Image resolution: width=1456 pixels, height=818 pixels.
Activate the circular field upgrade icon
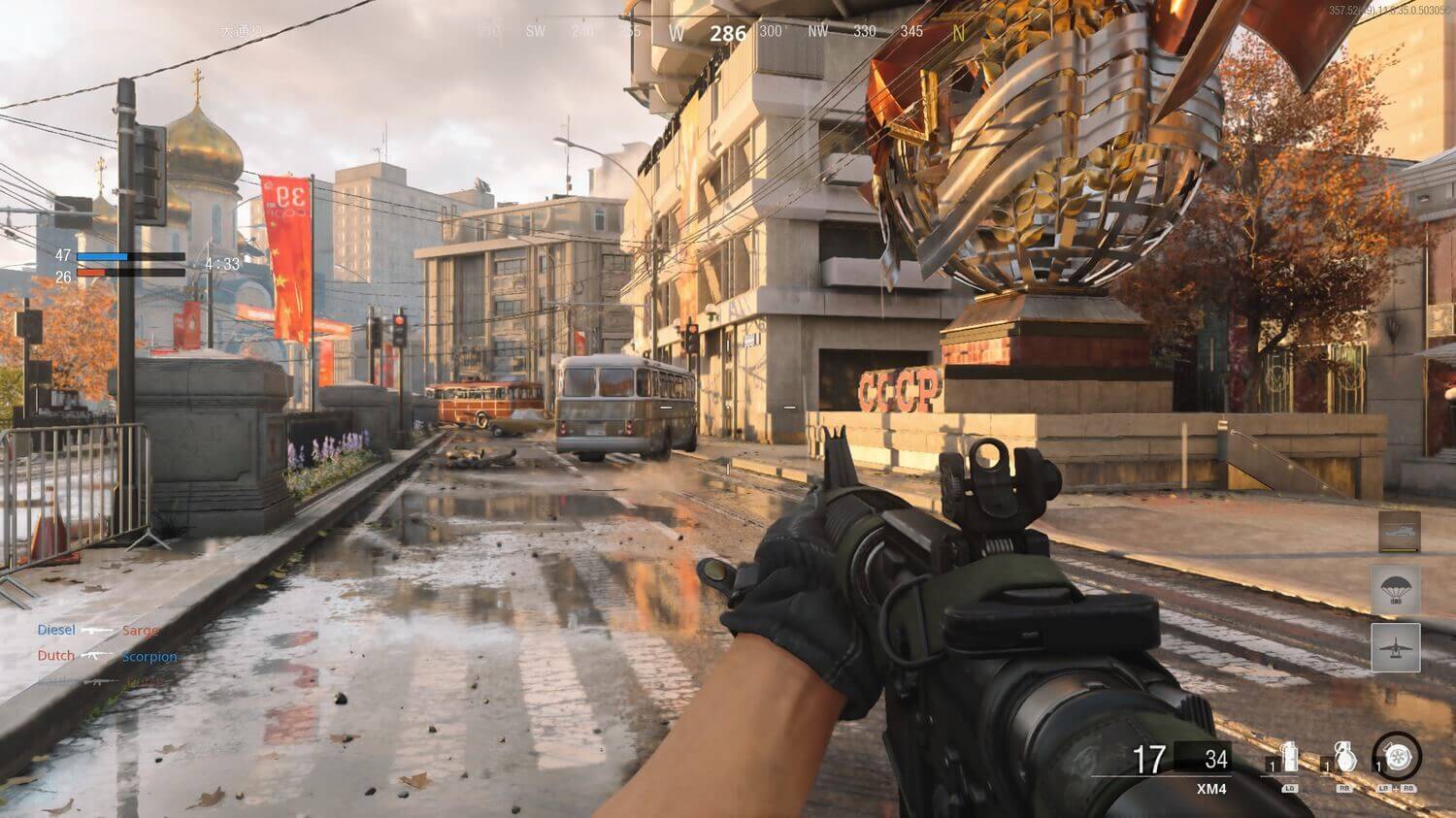click(x=1398, y=757)
